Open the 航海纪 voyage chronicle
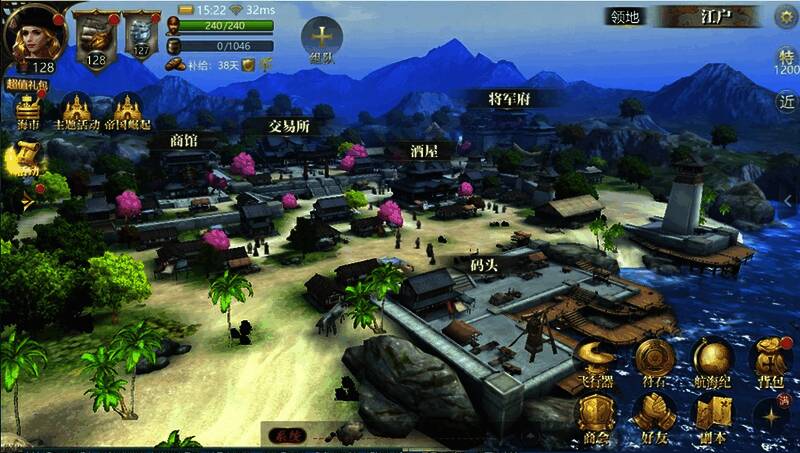The width and height of the screenshot is (800, 453). pyautogui.click(x=713, y=362)
